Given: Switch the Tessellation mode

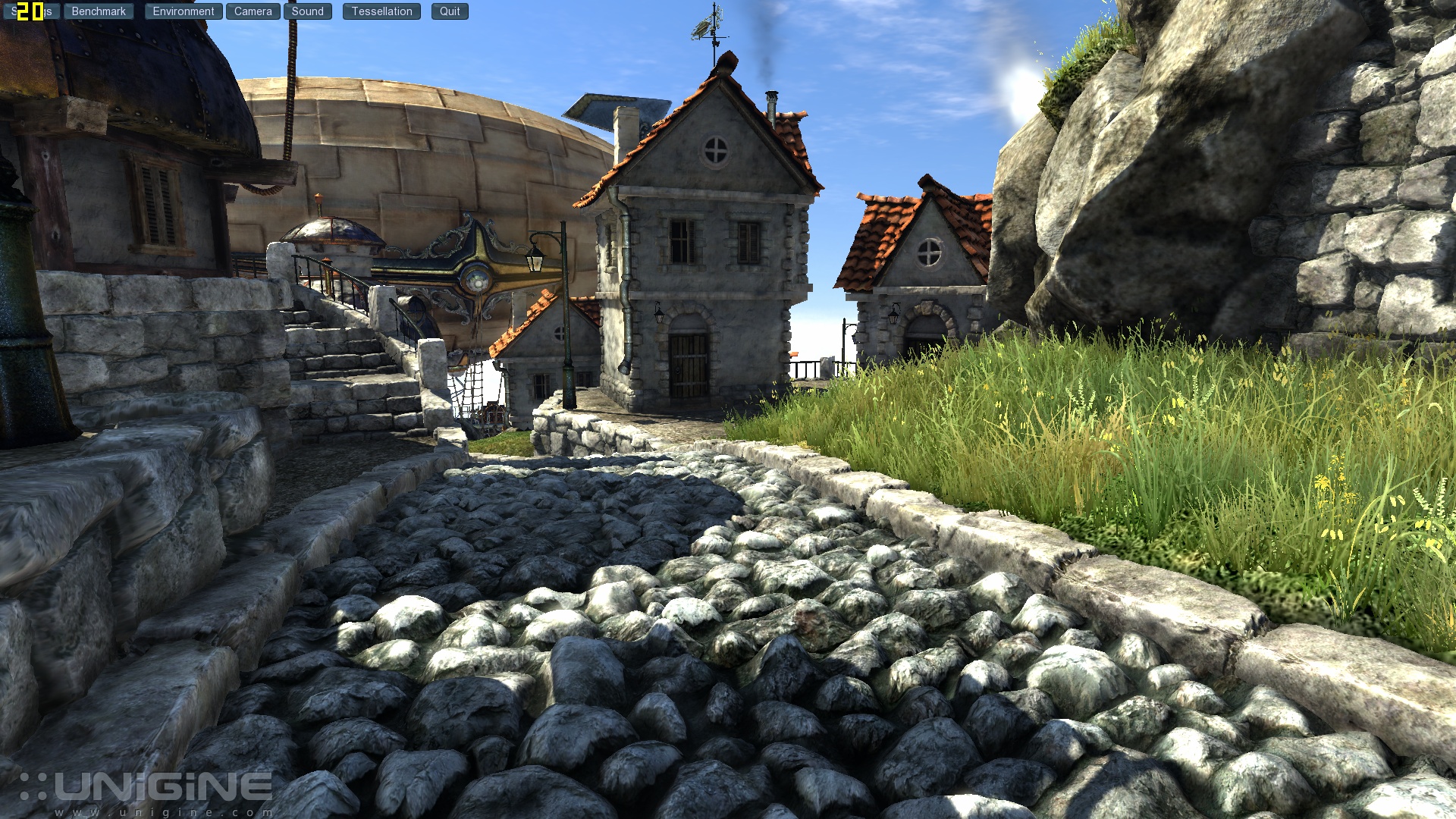Looking at the screenshot, I should click(381, 11).
